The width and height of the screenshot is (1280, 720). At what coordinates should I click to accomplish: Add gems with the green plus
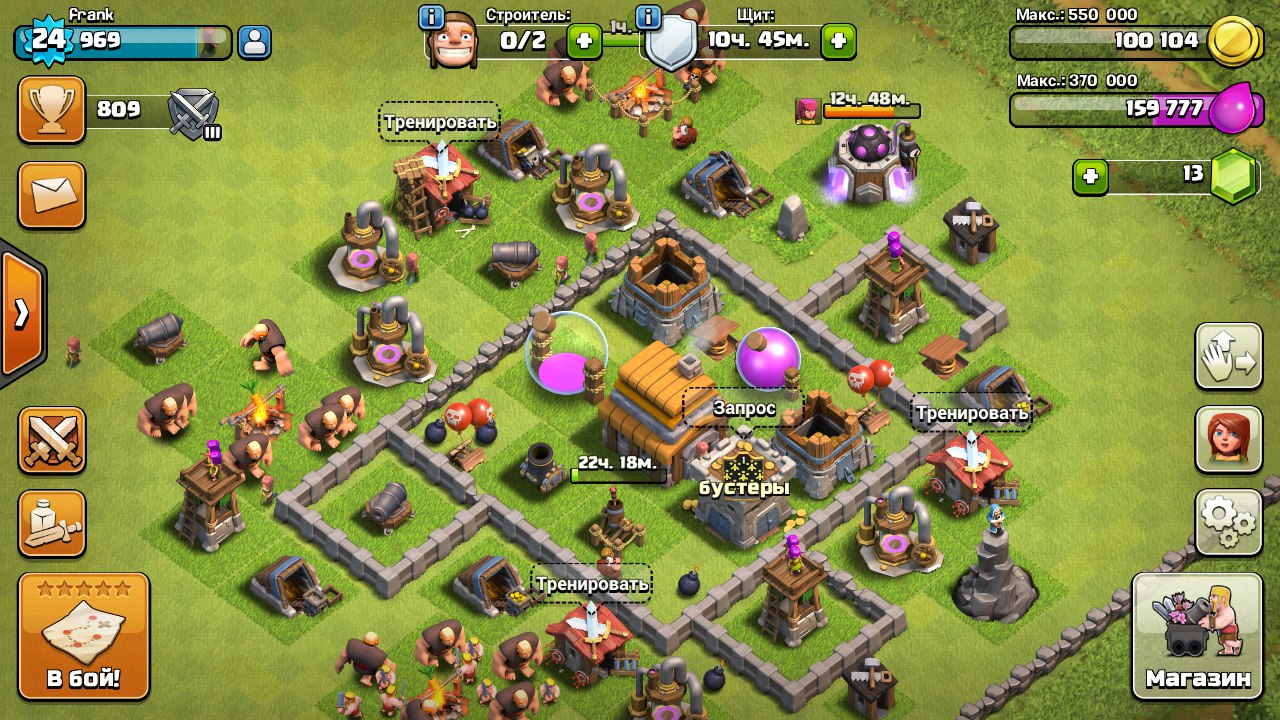coord(1090,176)
